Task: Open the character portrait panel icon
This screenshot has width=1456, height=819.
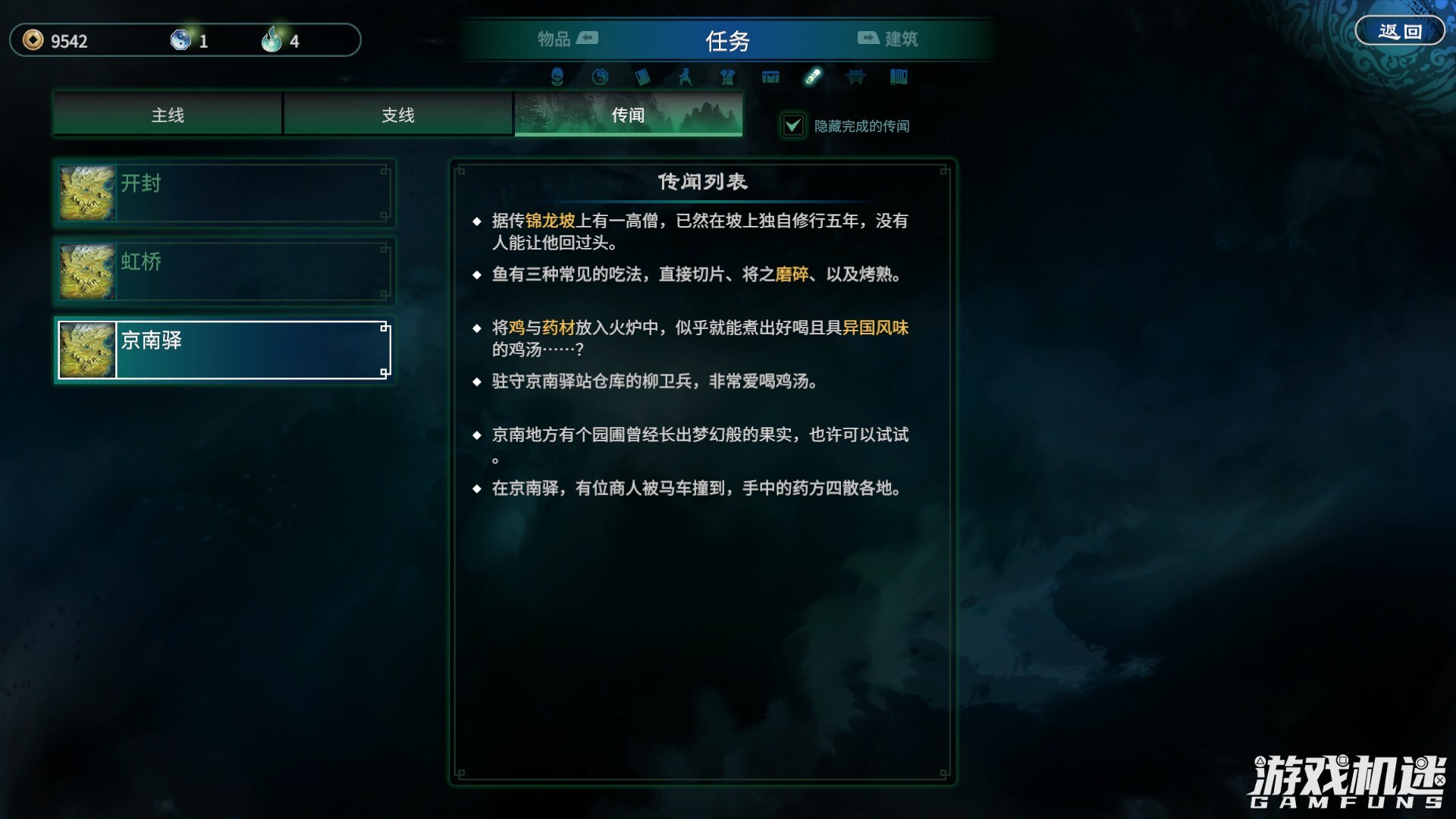Action: [x=556, y=77]
